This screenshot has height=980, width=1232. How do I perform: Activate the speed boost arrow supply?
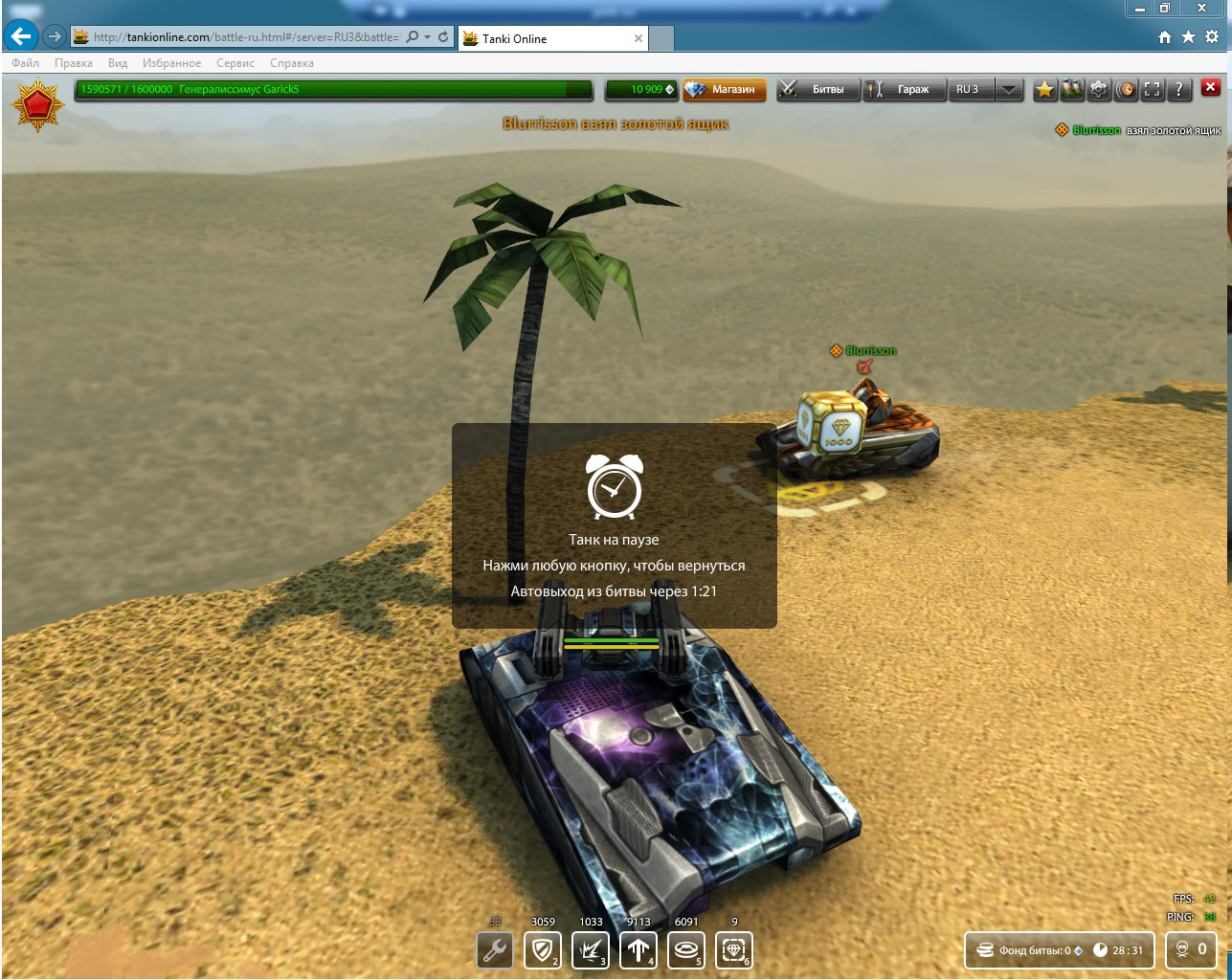click(638, 950)
